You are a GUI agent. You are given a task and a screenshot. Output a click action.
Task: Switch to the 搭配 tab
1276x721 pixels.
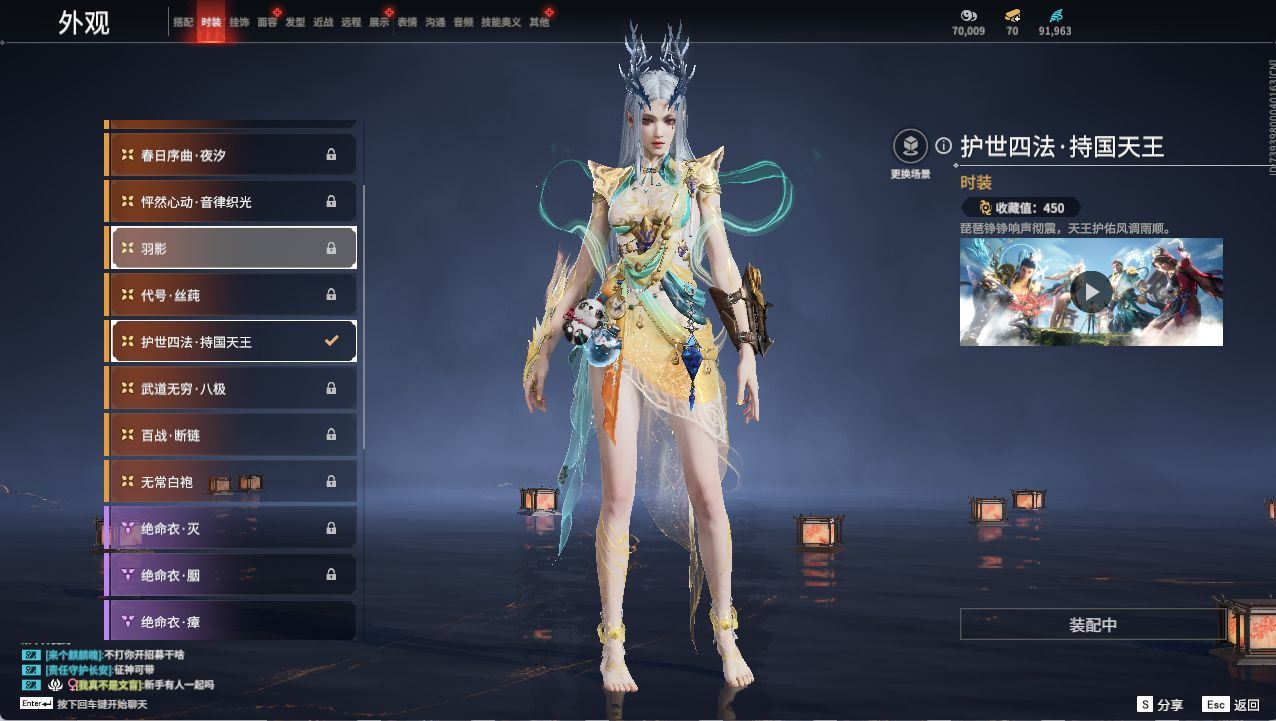coord(183,22)
